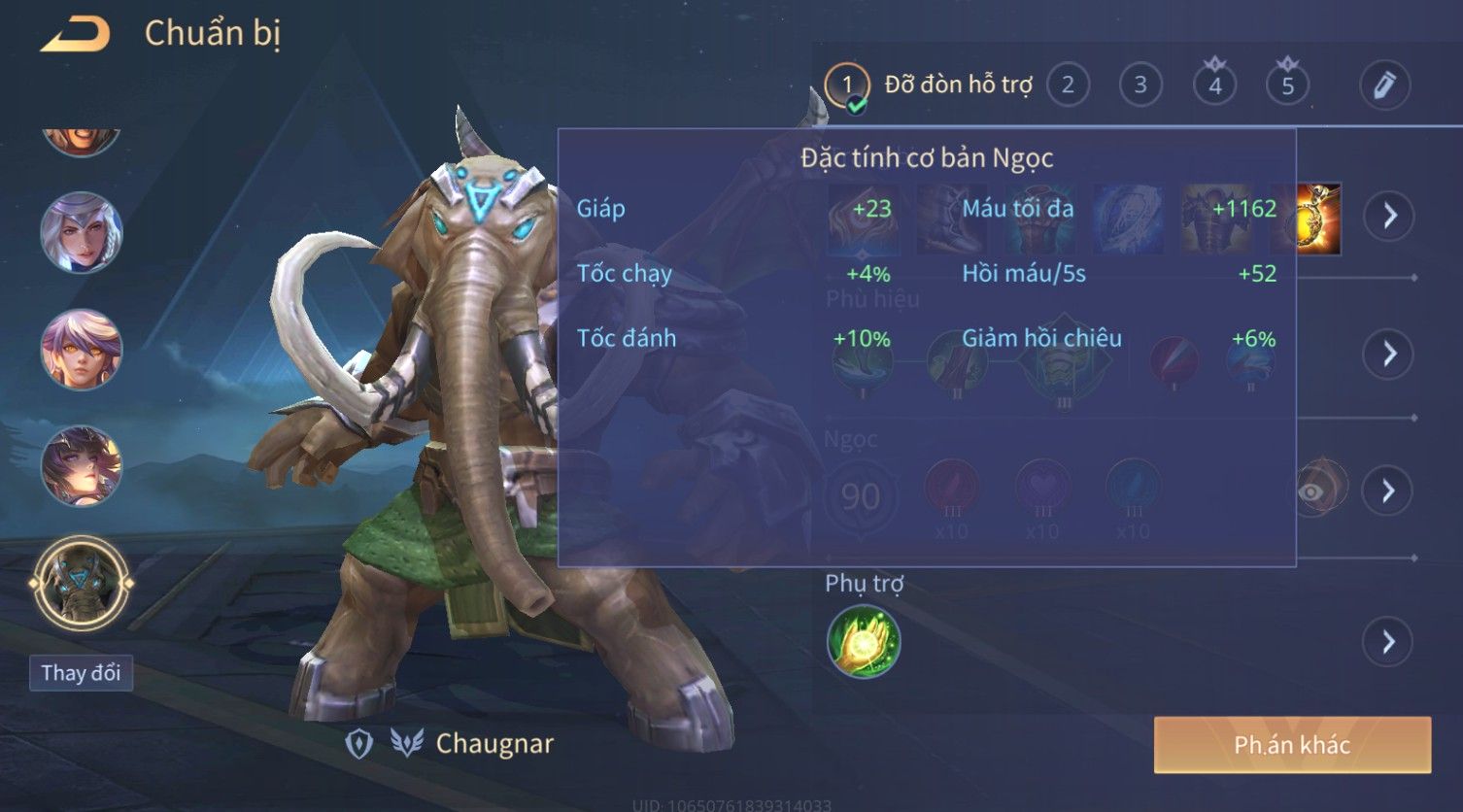The width and height of the screenshot is (1463, 812).
Task: Go back with the return arrow
Action: pos(75,35)
